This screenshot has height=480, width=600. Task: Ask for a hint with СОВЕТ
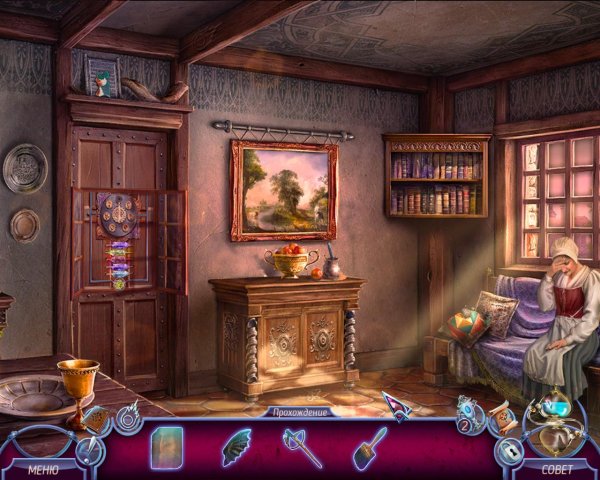tap(558, 468)
